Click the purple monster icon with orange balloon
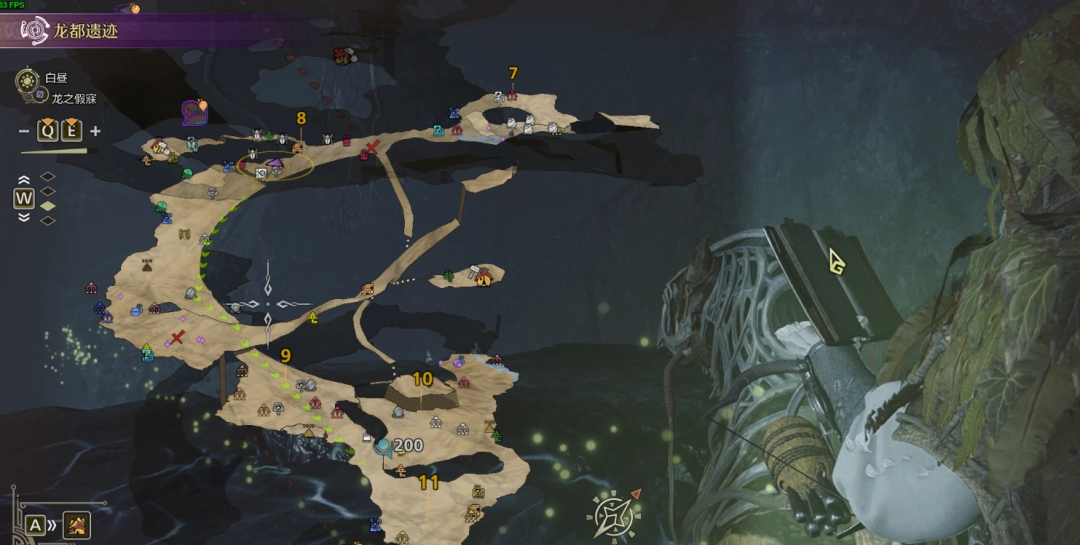Image resolution: width=1080 pixels, height=545 pixels. pos(194,111)
